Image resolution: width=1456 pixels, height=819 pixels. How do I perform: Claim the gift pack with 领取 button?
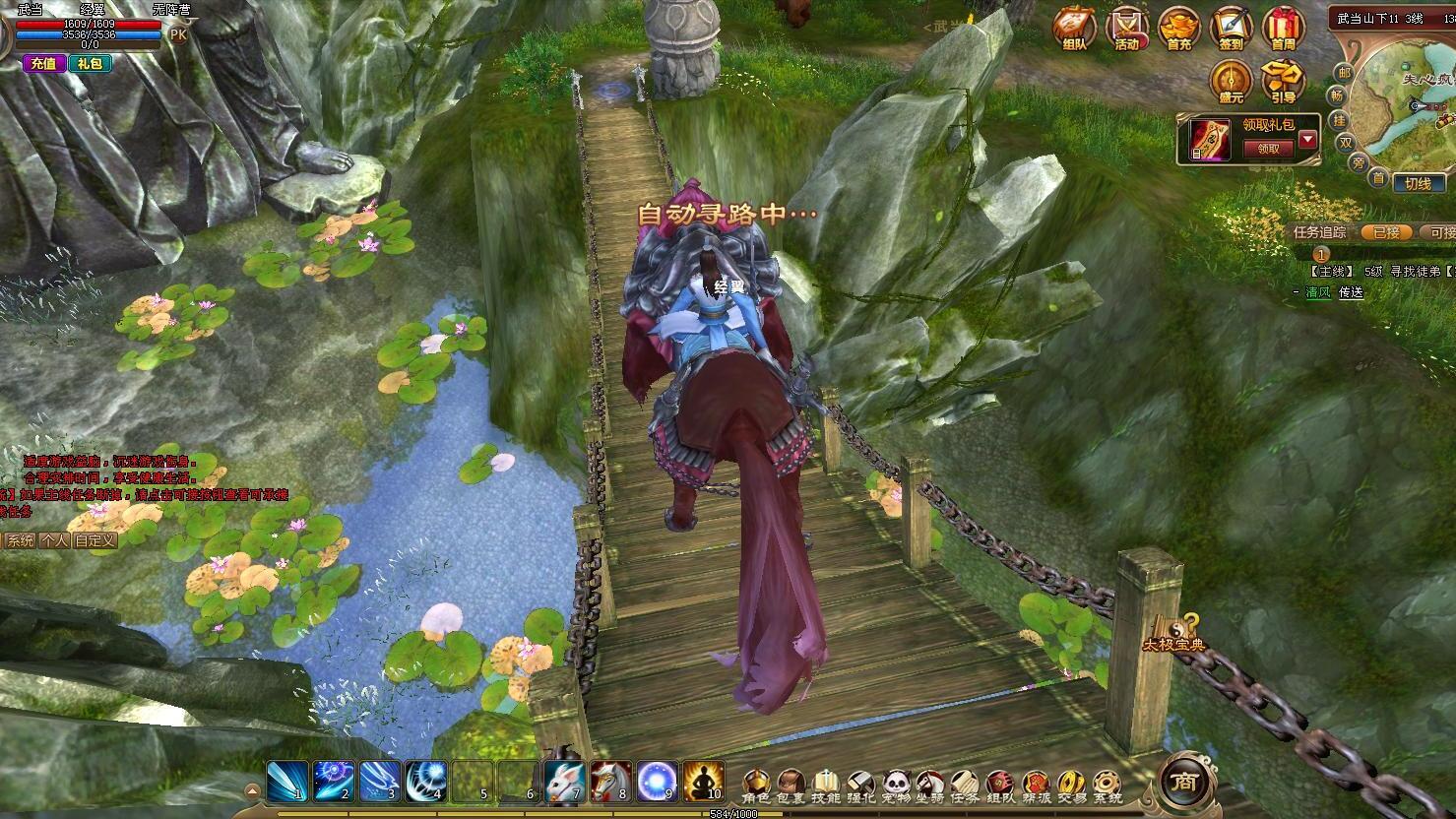(x=1268, y=149)
